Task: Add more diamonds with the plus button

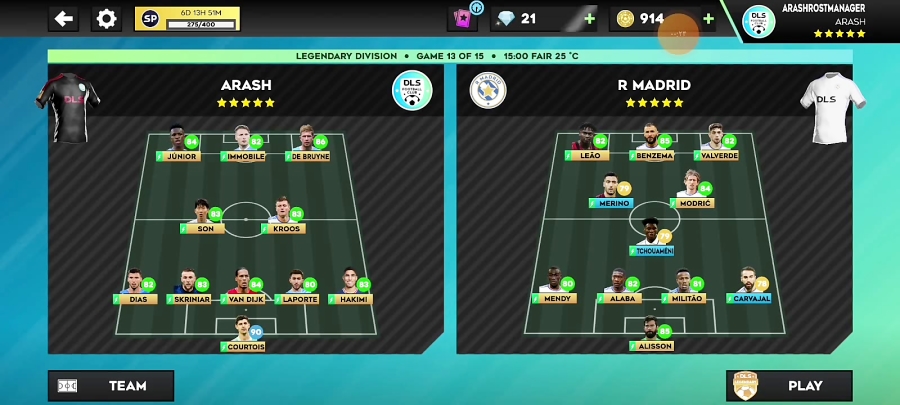Action: pos(589,19)
